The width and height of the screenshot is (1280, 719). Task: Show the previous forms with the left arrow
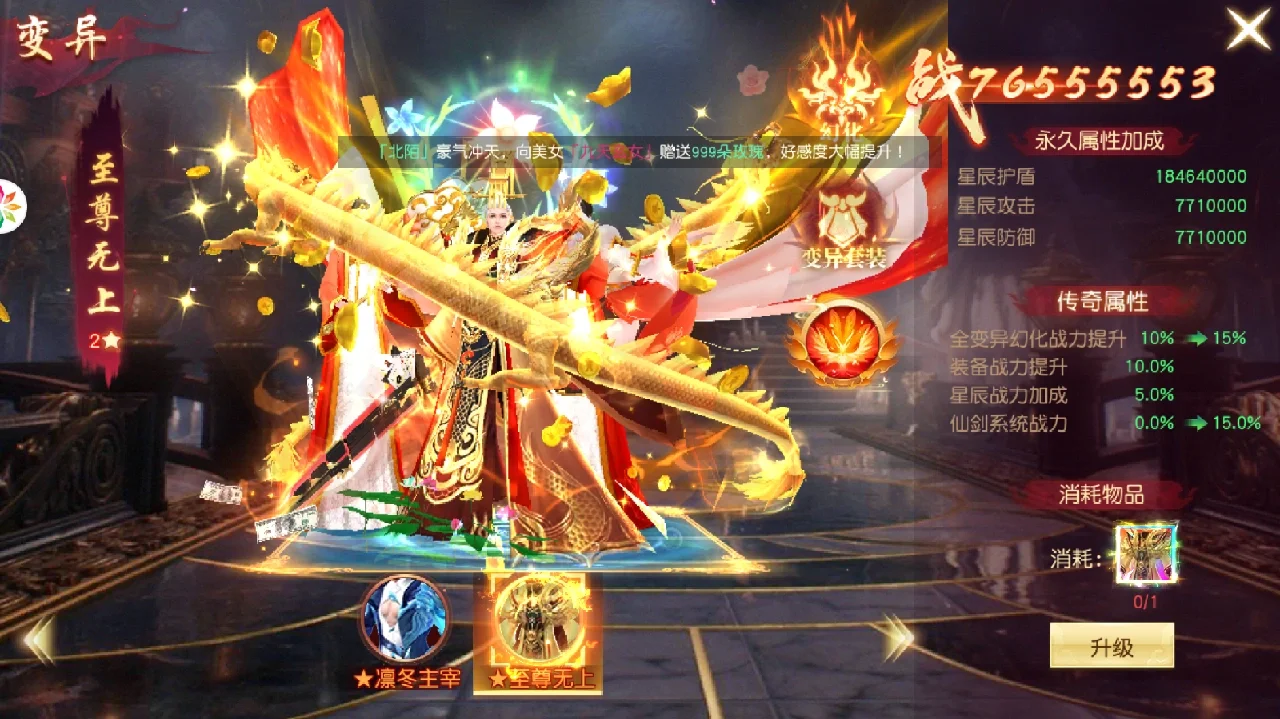tap(38, 639)
